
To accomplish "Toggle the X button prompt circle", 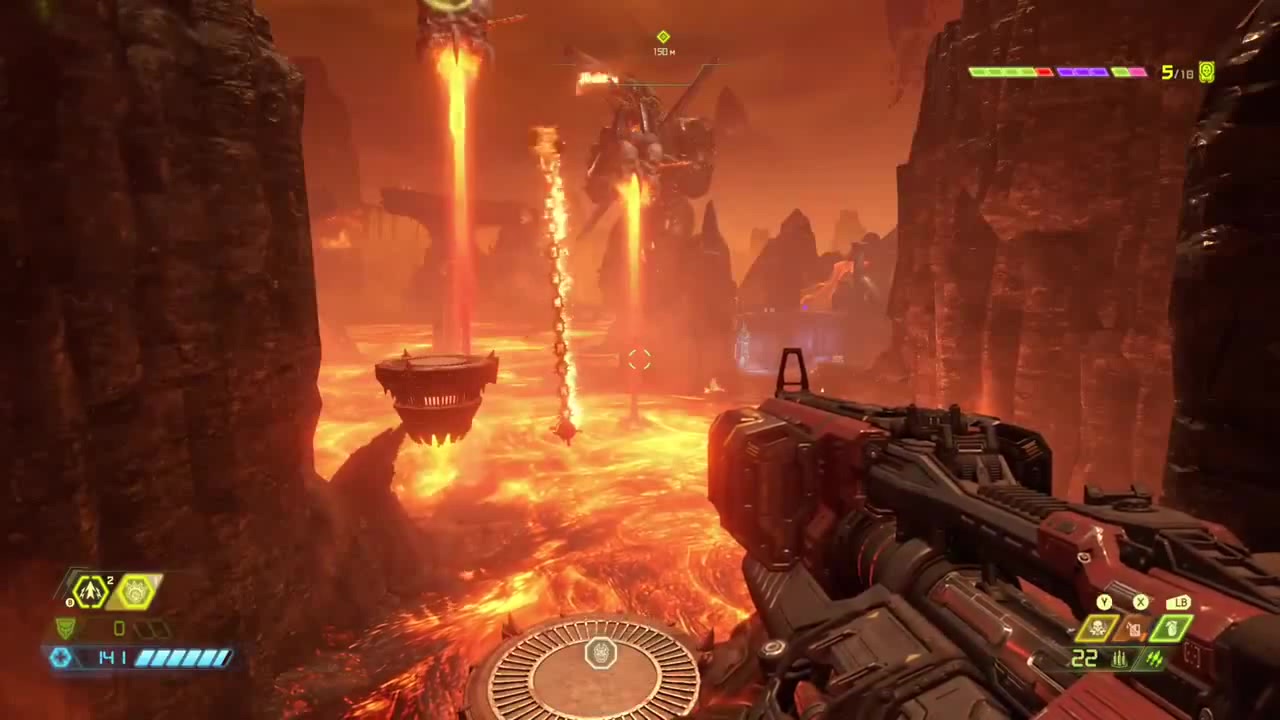I will click(1140, 602).
